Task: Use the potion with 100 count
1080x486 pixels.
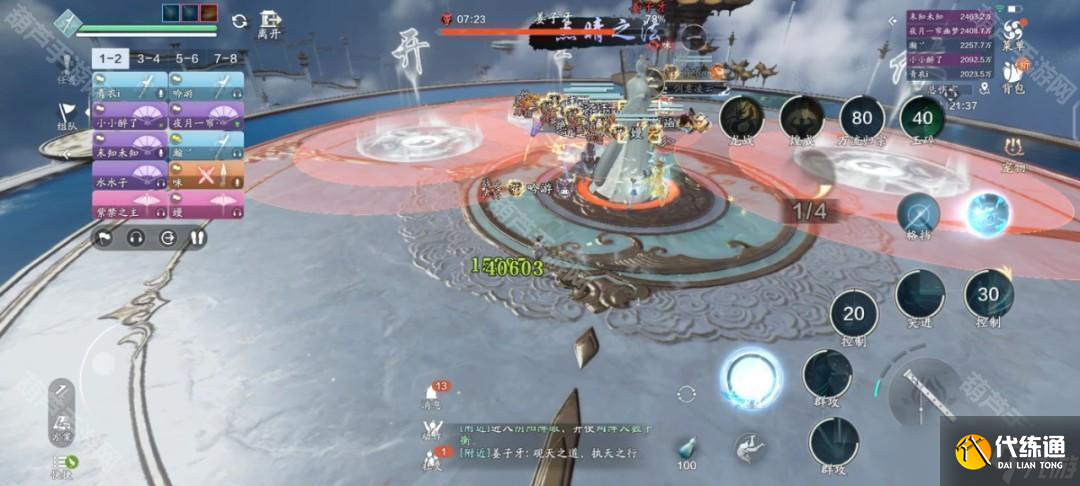Action: (x=686, y=450)
